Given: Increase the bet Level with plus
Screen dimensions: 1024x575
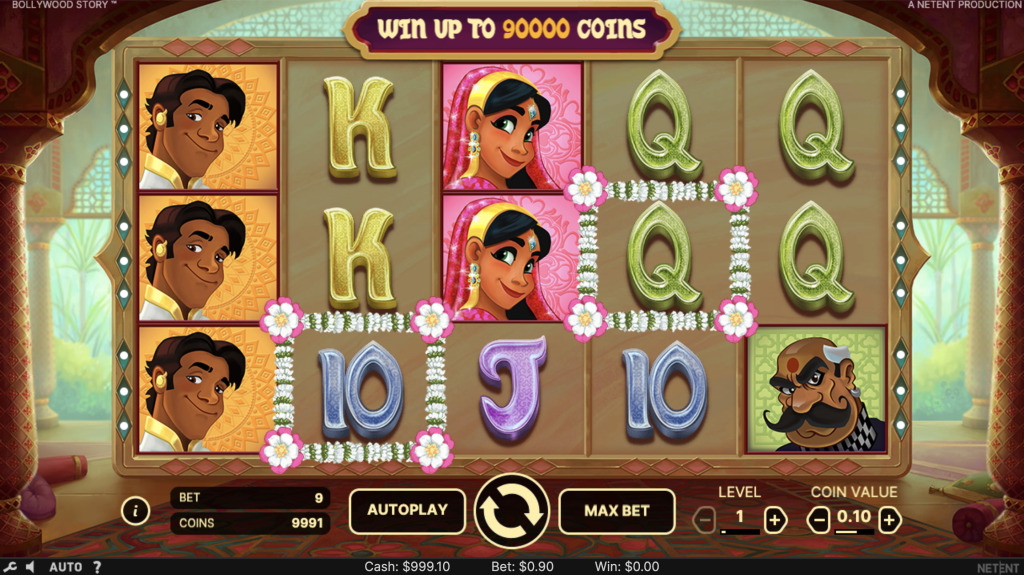Looking at the screenshot, I should [x=775, y=519].
